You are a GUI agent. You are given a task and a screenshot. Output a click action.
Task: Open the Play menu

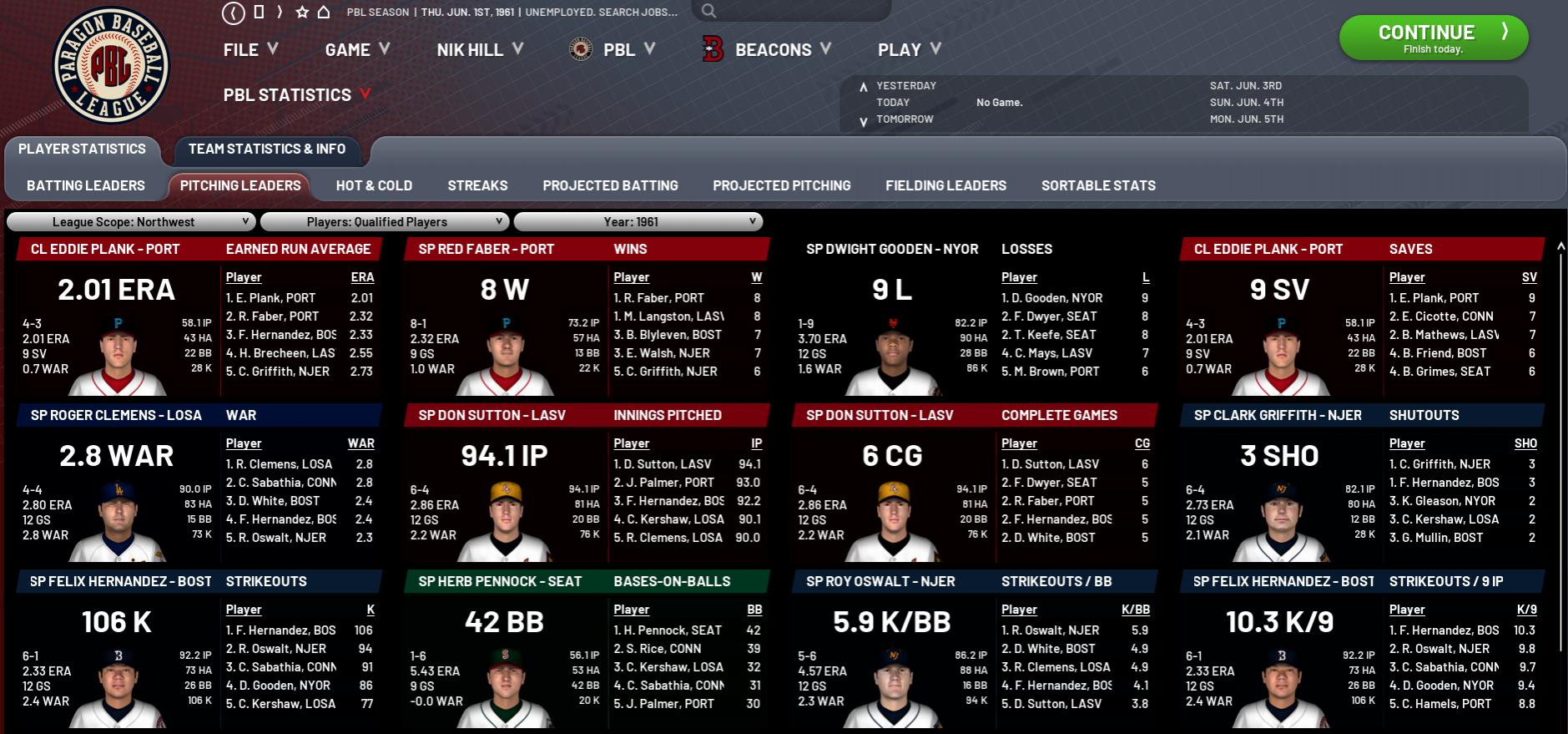pos(908,50)
